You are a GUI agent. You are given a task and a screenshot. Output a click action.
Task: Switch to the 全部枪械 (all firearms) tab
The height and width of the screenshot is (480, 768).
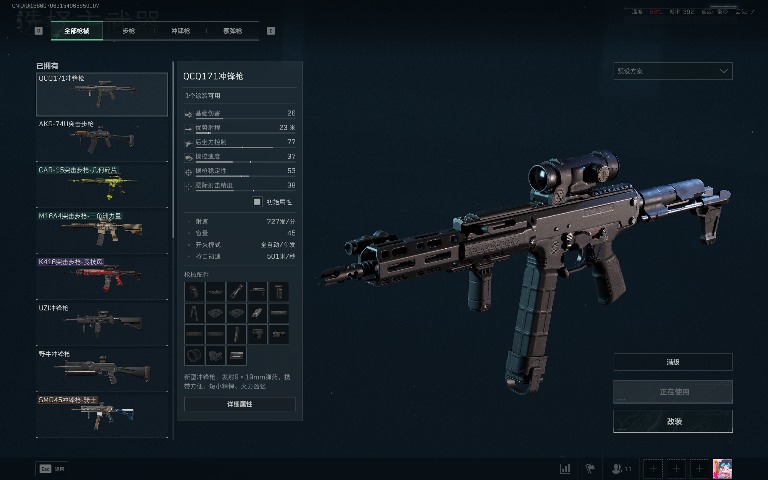click(x=76, y=31)
